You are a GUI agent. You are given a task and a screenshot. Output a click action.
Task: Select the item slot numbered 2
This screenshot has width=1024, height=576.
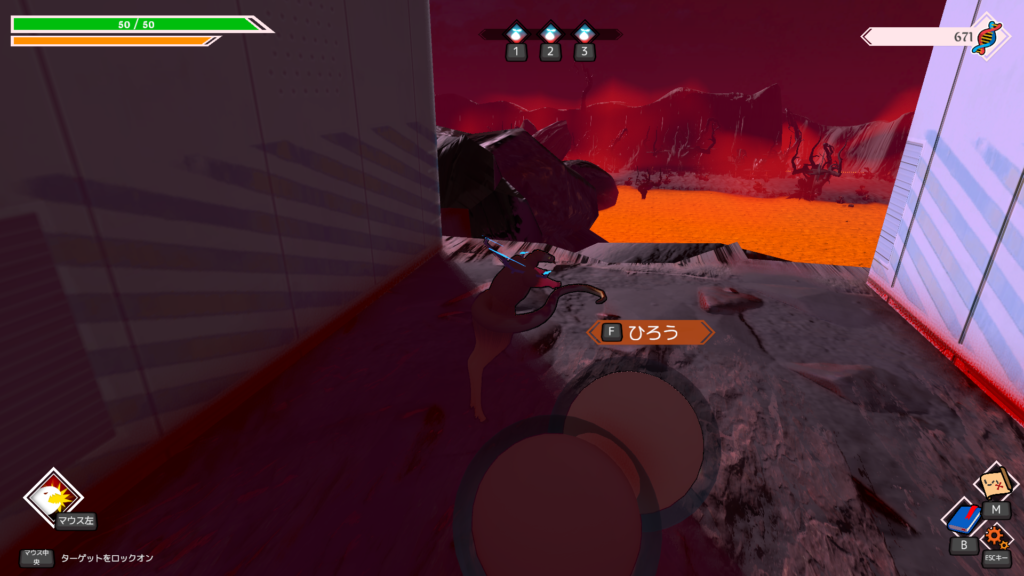(550, 34)
